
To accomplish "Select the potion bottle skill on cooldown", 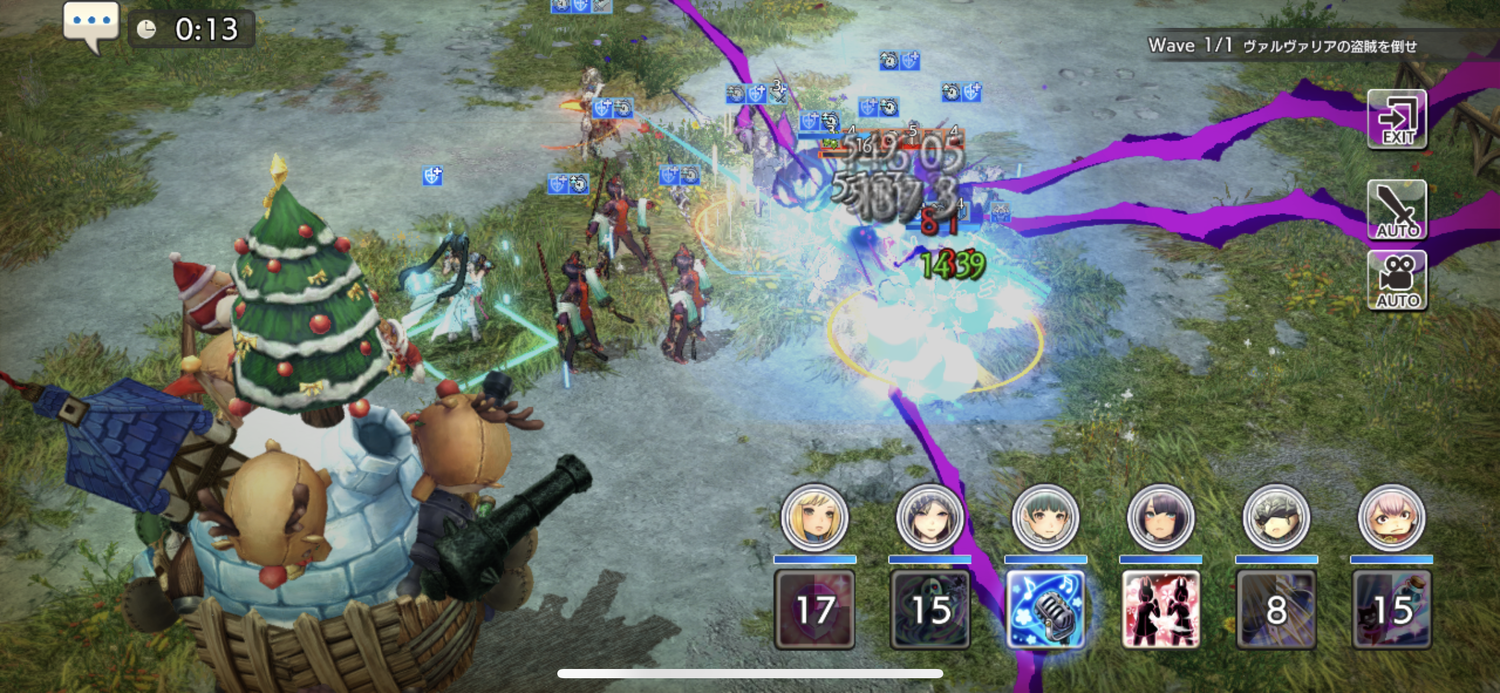I will (1391, 609).
